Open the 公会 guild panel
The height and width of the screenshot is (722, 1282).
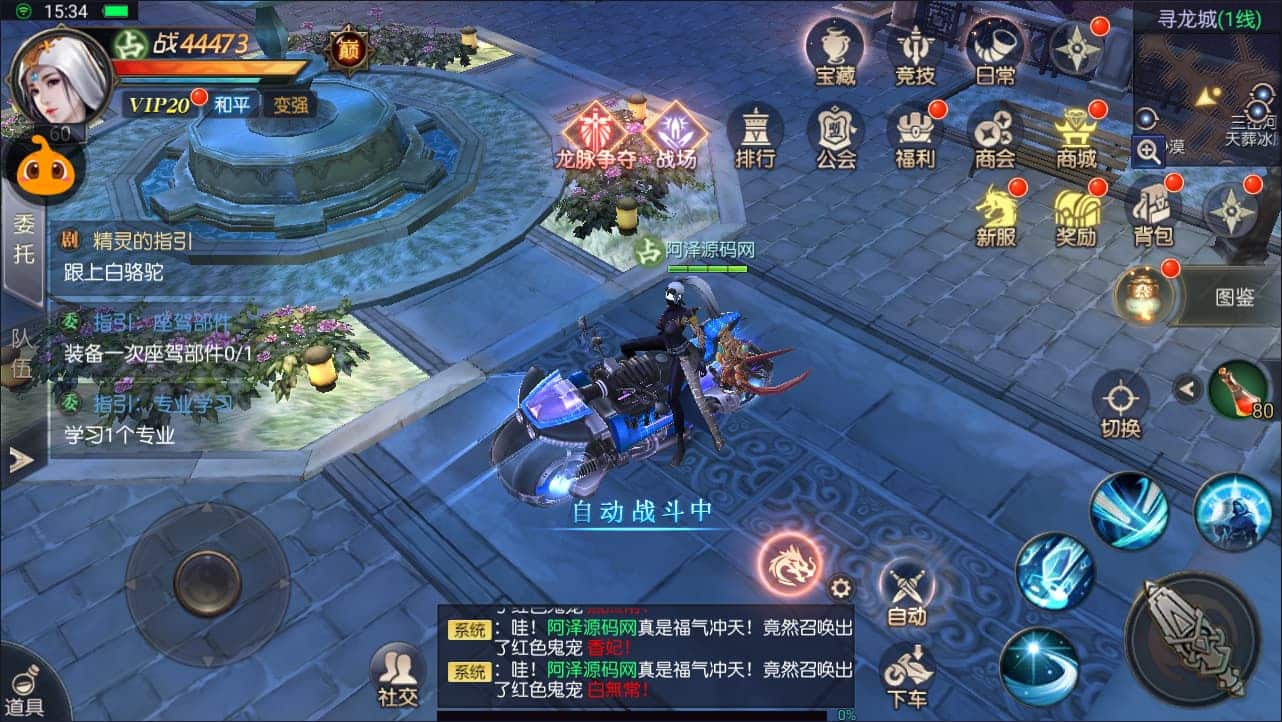tap(835, 136)
